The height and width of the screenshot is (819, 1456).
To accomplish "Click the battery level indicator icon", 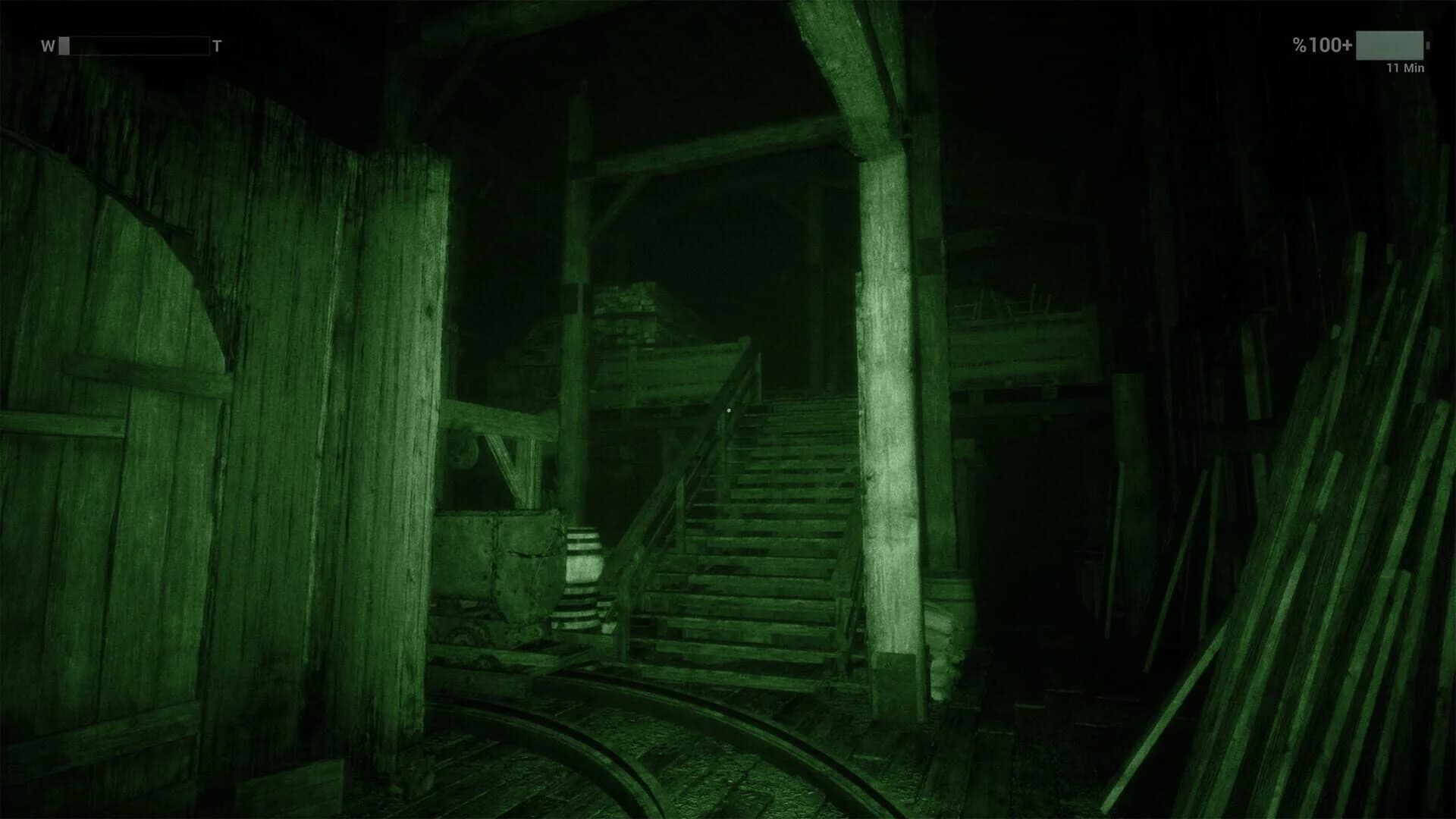I will pyautogui.click(x=1390, y=45).
